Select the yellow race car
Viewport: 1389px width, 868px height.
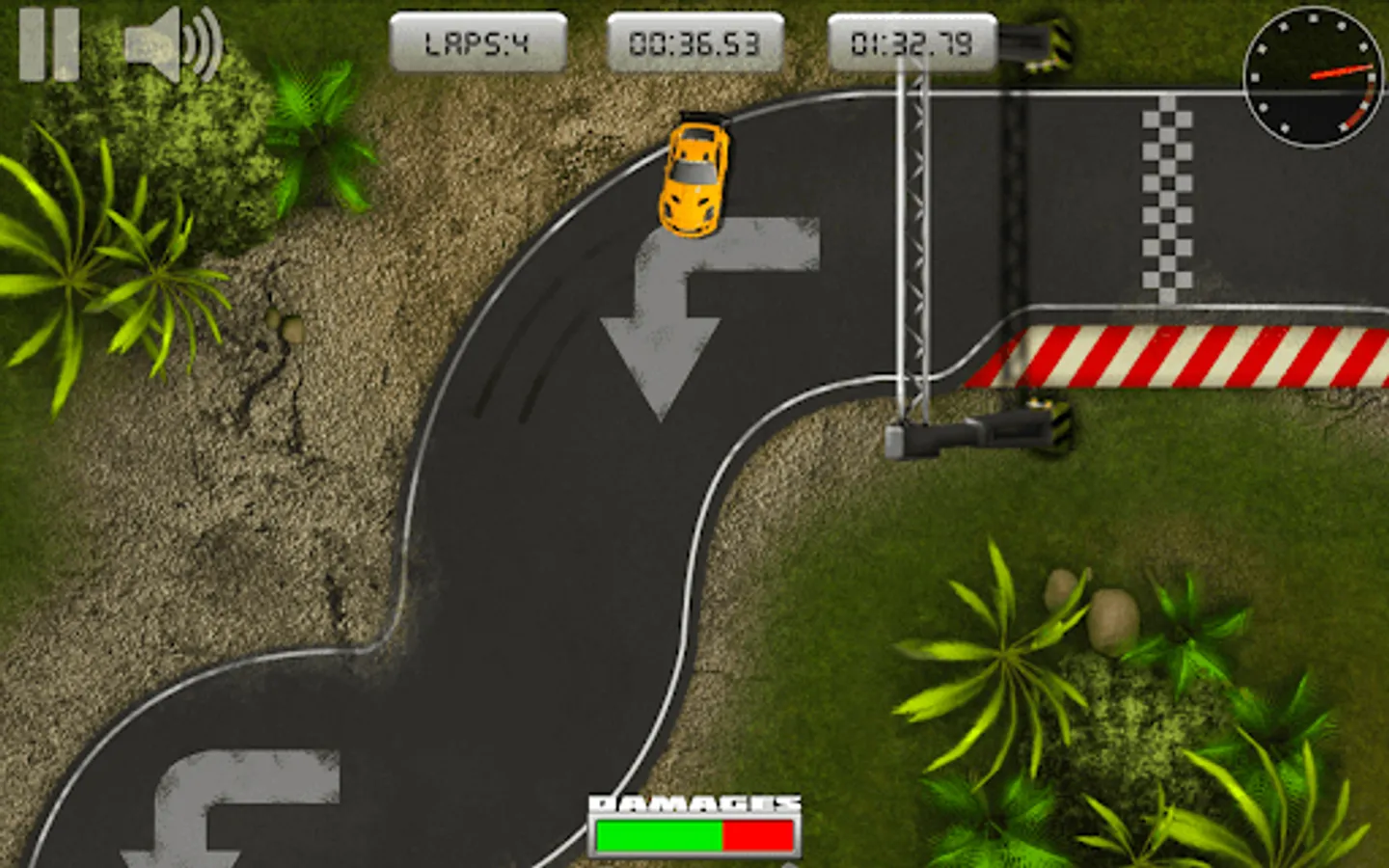click(x=694, y=174)
